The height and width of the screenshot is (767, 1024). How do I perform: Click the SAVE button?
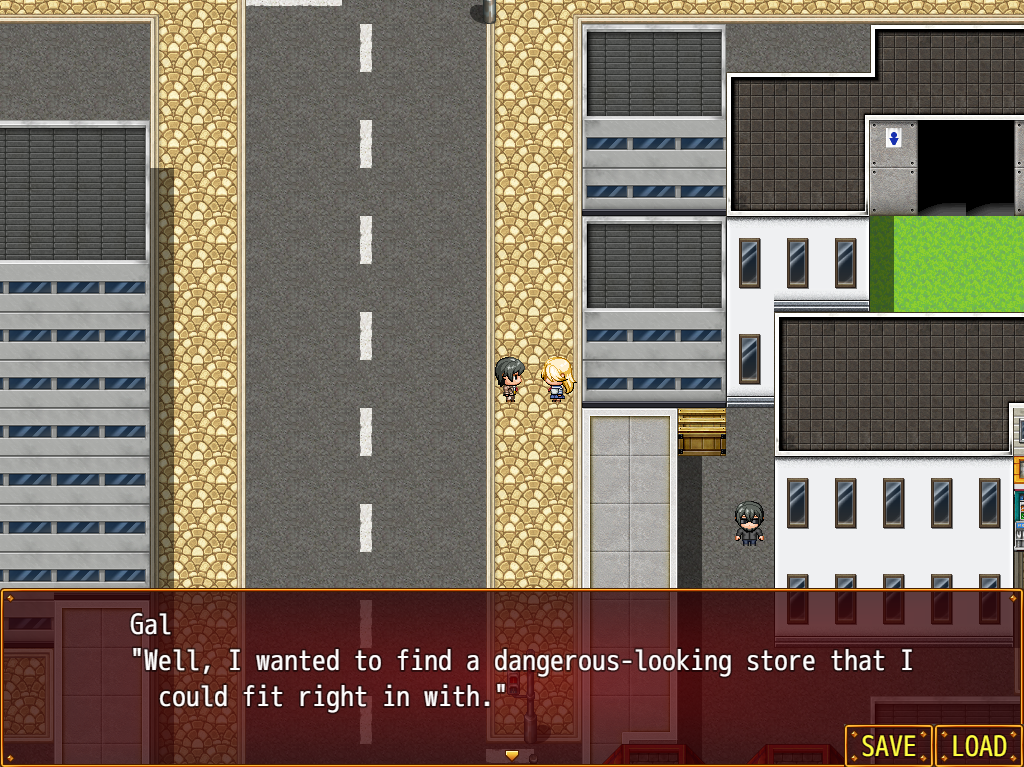pyautogui.click(x=888, y=746)
